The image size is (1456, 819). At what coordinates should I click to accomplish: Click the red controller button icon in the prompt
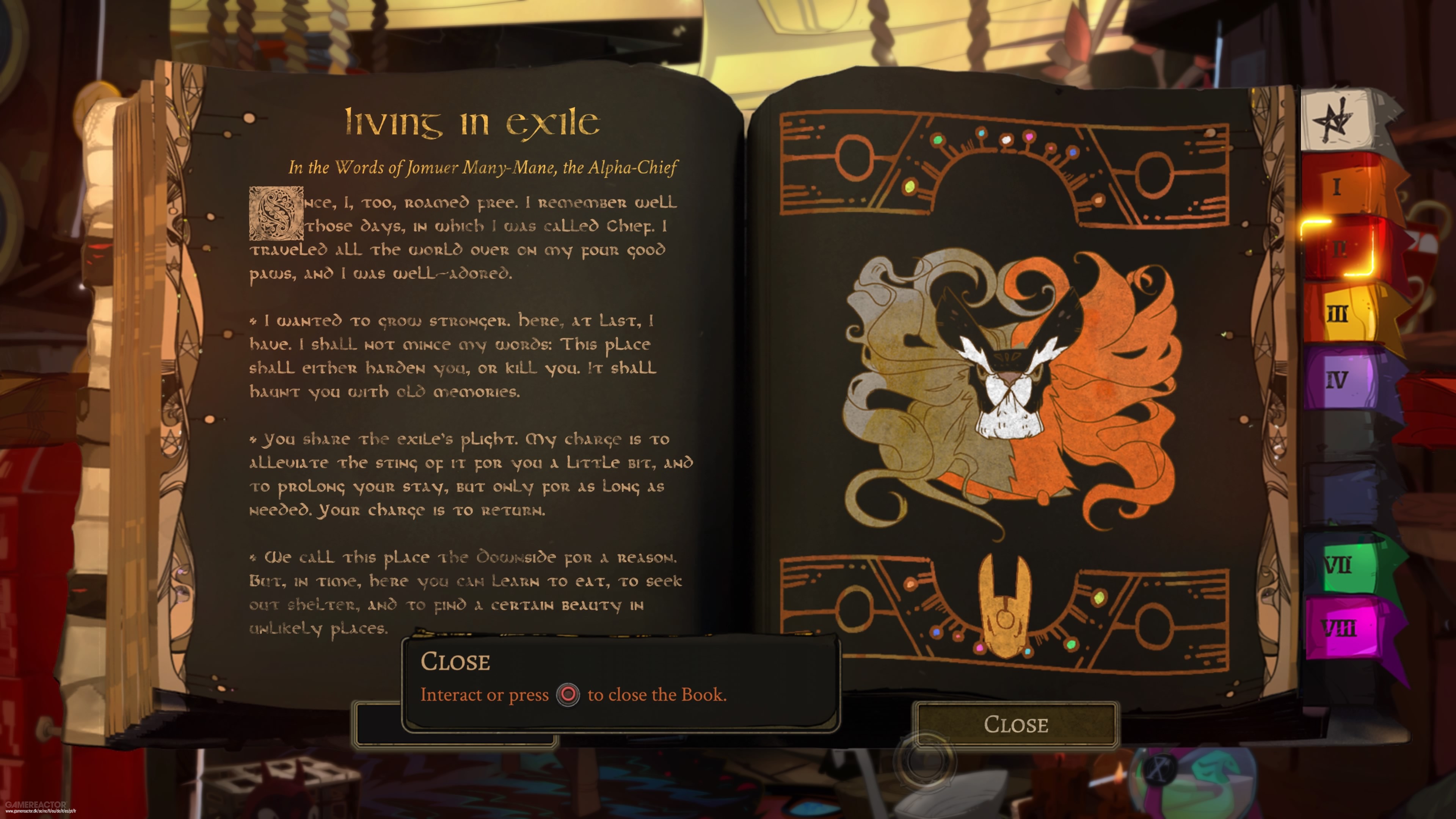(x=569, y=695)
